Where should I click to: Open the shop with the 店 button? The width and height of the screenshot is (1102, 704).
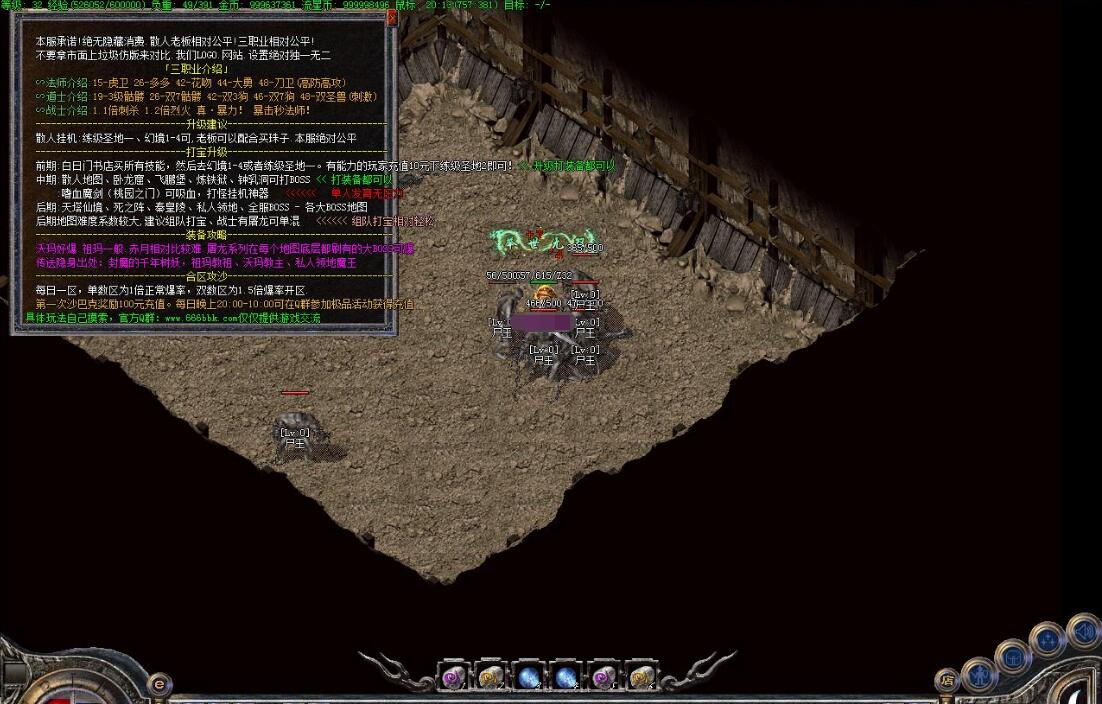point(947,680)
